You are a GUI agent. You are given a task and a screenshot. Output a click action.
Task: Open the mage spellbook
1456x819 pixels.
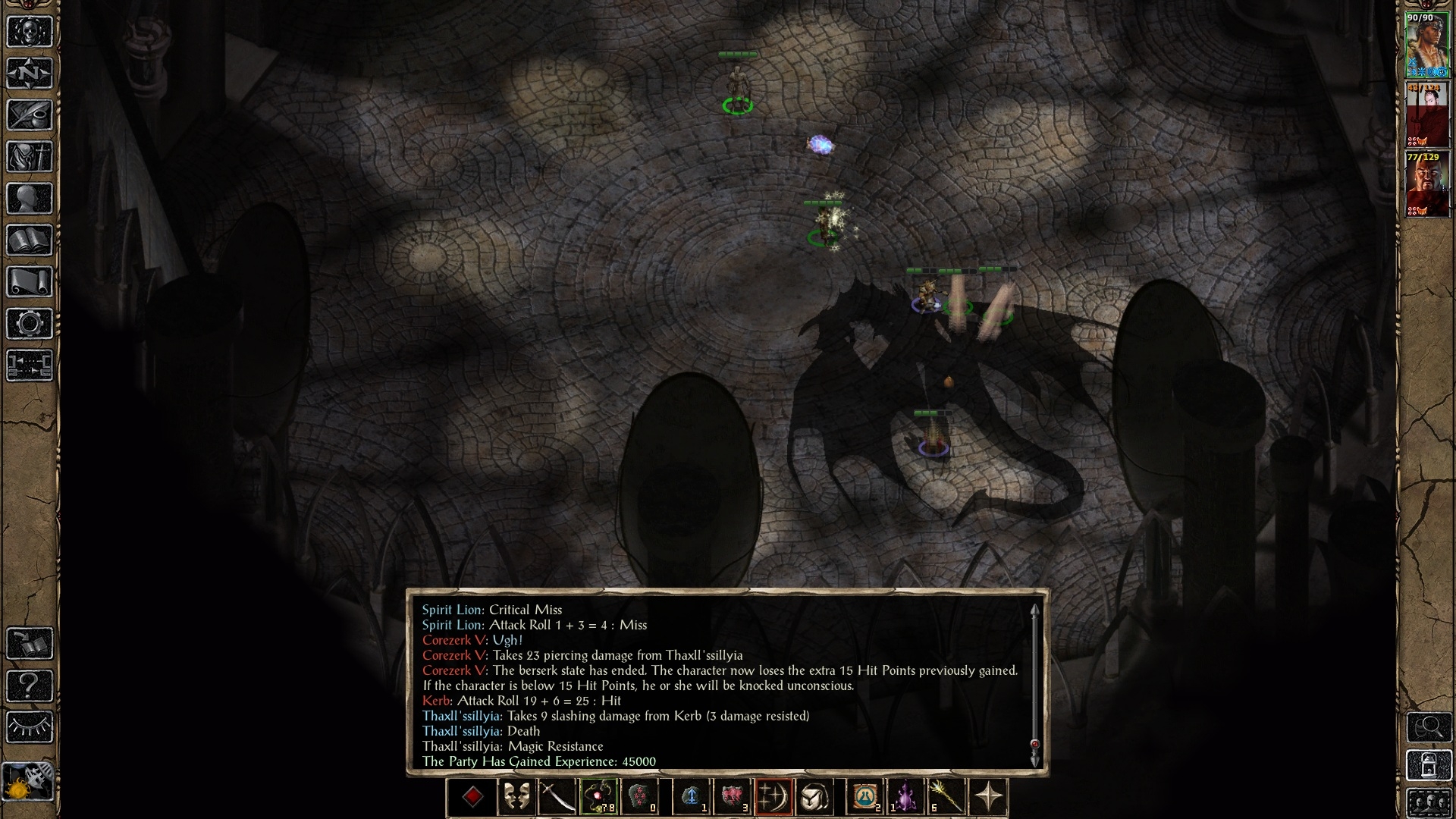click(x=30, y=240)
